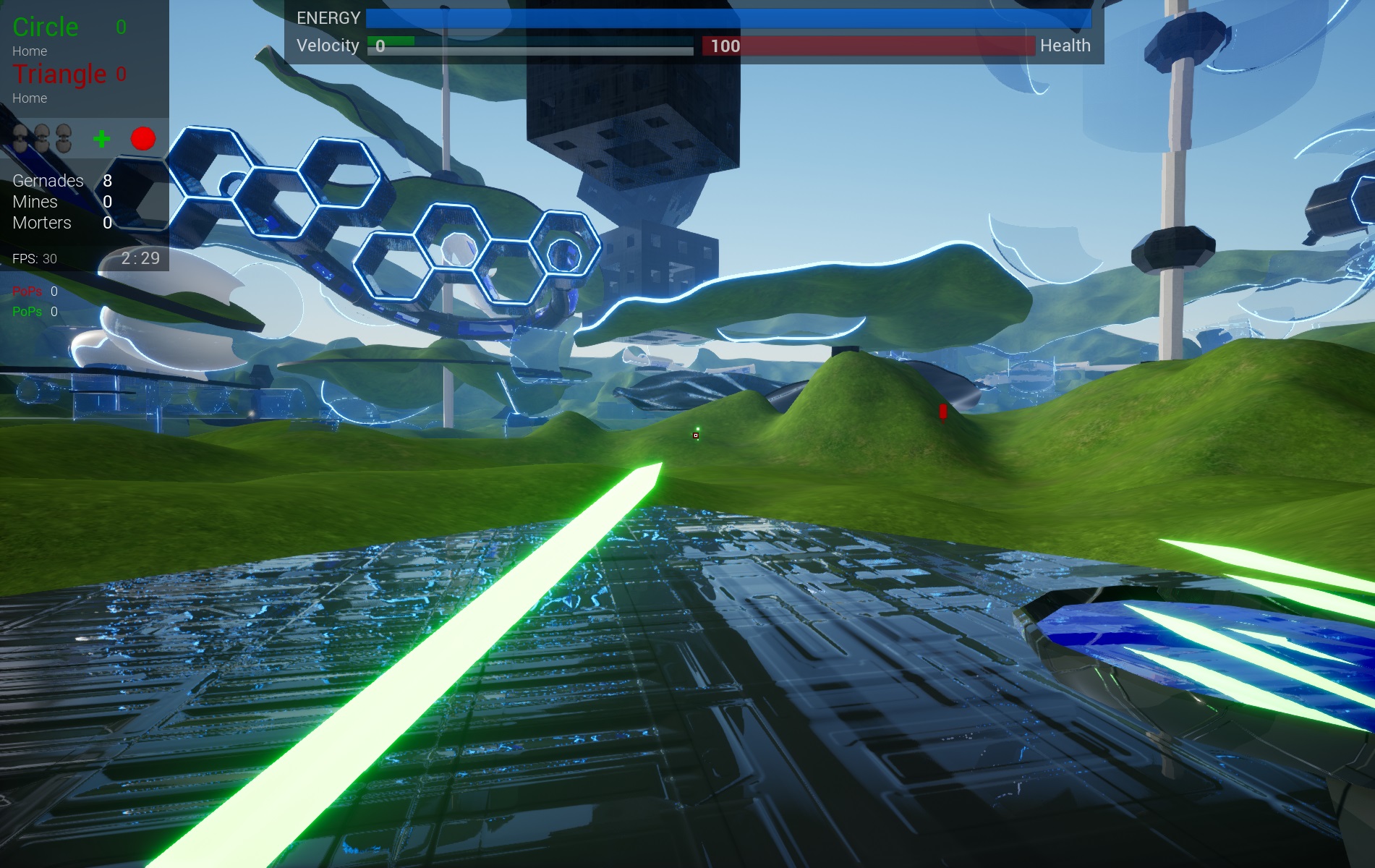Click the green plus icon
The image size is (1375, 868).
click(102, 138)
